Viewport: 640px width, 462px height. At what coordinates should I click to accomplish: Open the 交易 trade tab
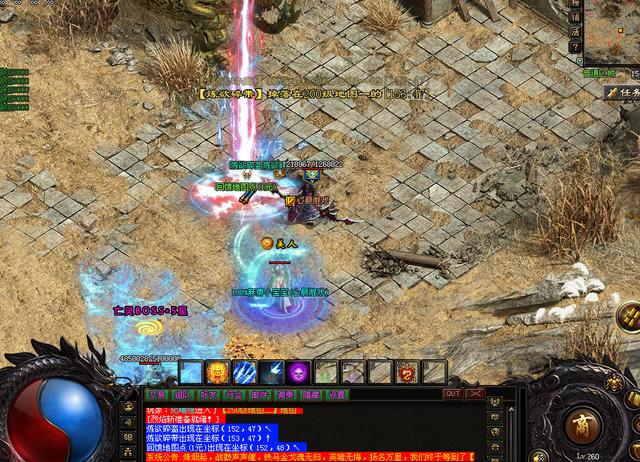(155, 394)
